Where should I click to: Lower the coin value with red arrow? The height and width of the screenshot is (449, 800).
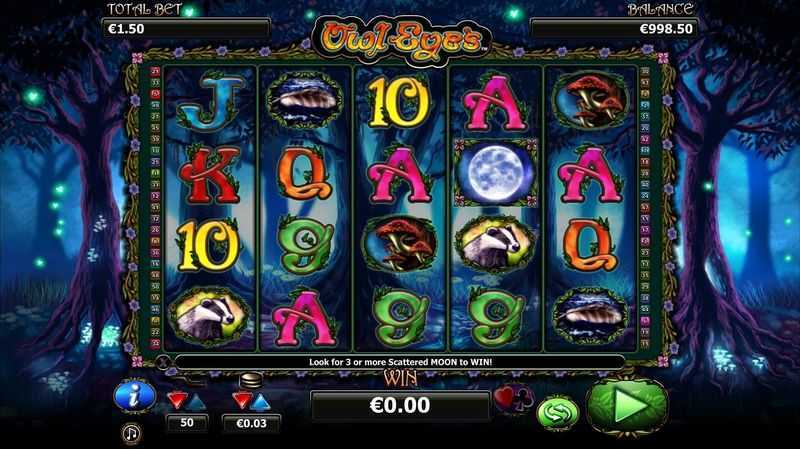click(241, 401)
